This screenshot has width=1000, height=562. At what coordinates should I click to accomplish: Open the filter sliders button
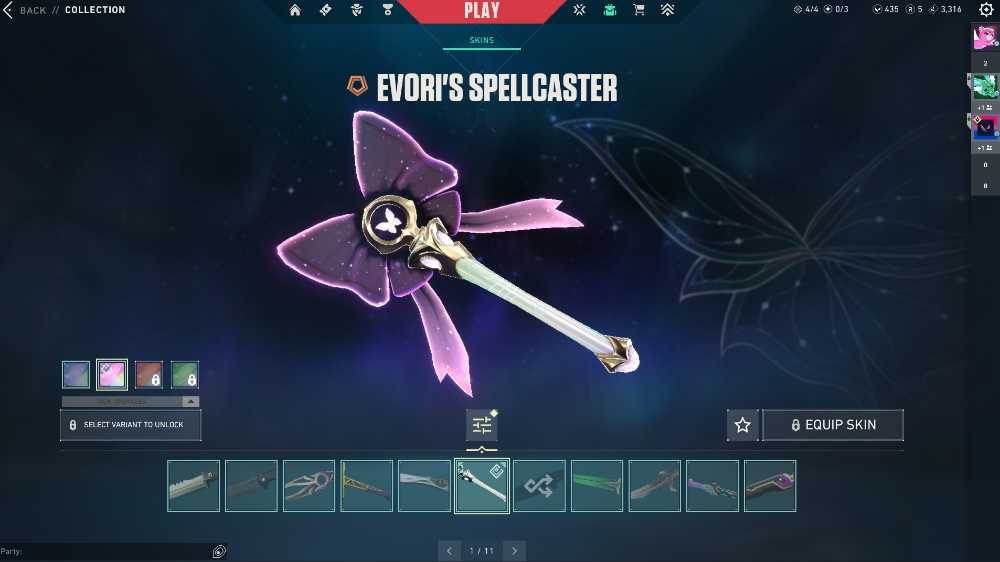[482, 425]
